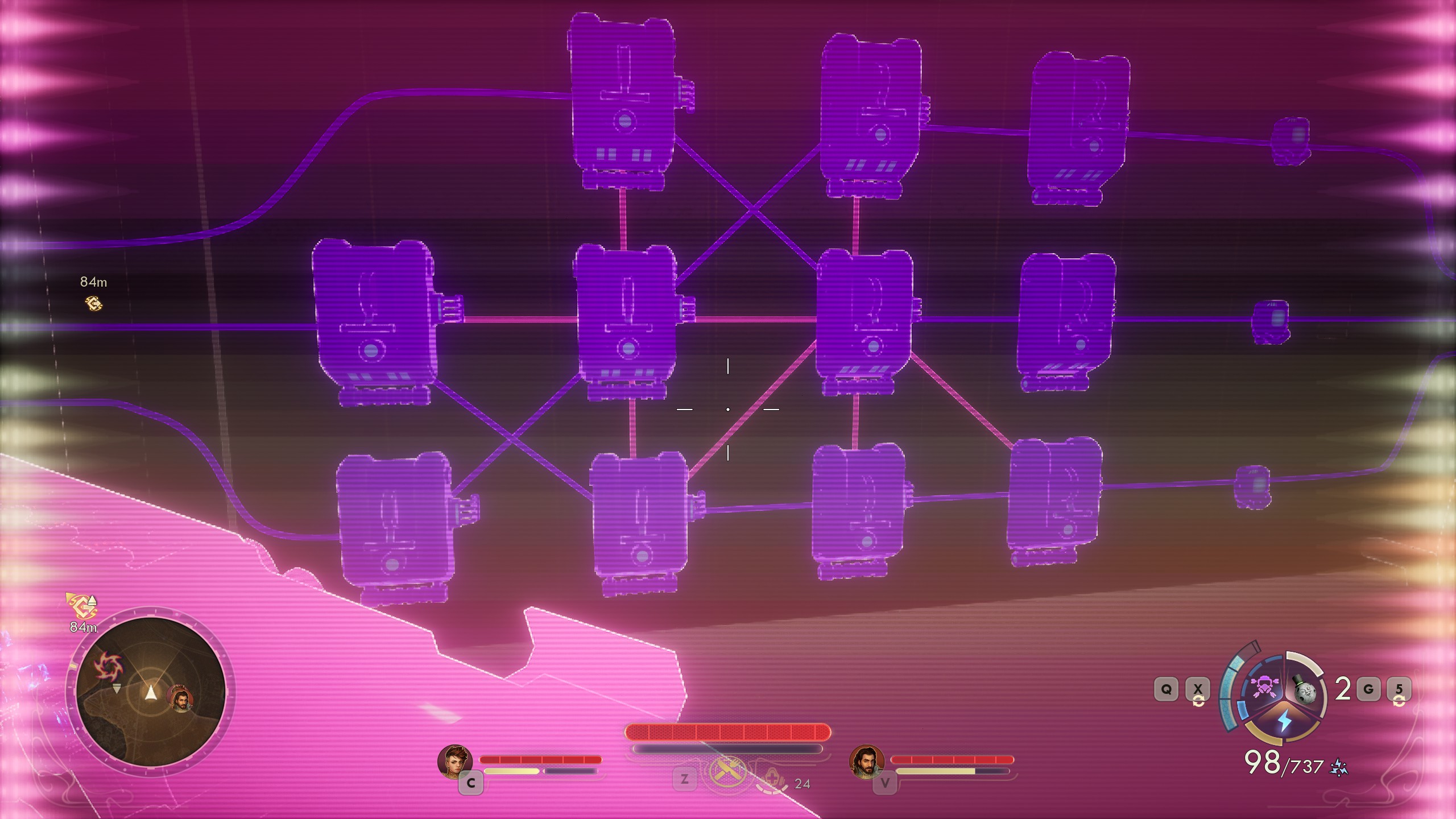Click the swirling enemy marker on the minimap
Image resolution: width=1456 pixels, height=819 pixels.
(x=110, y=666)
